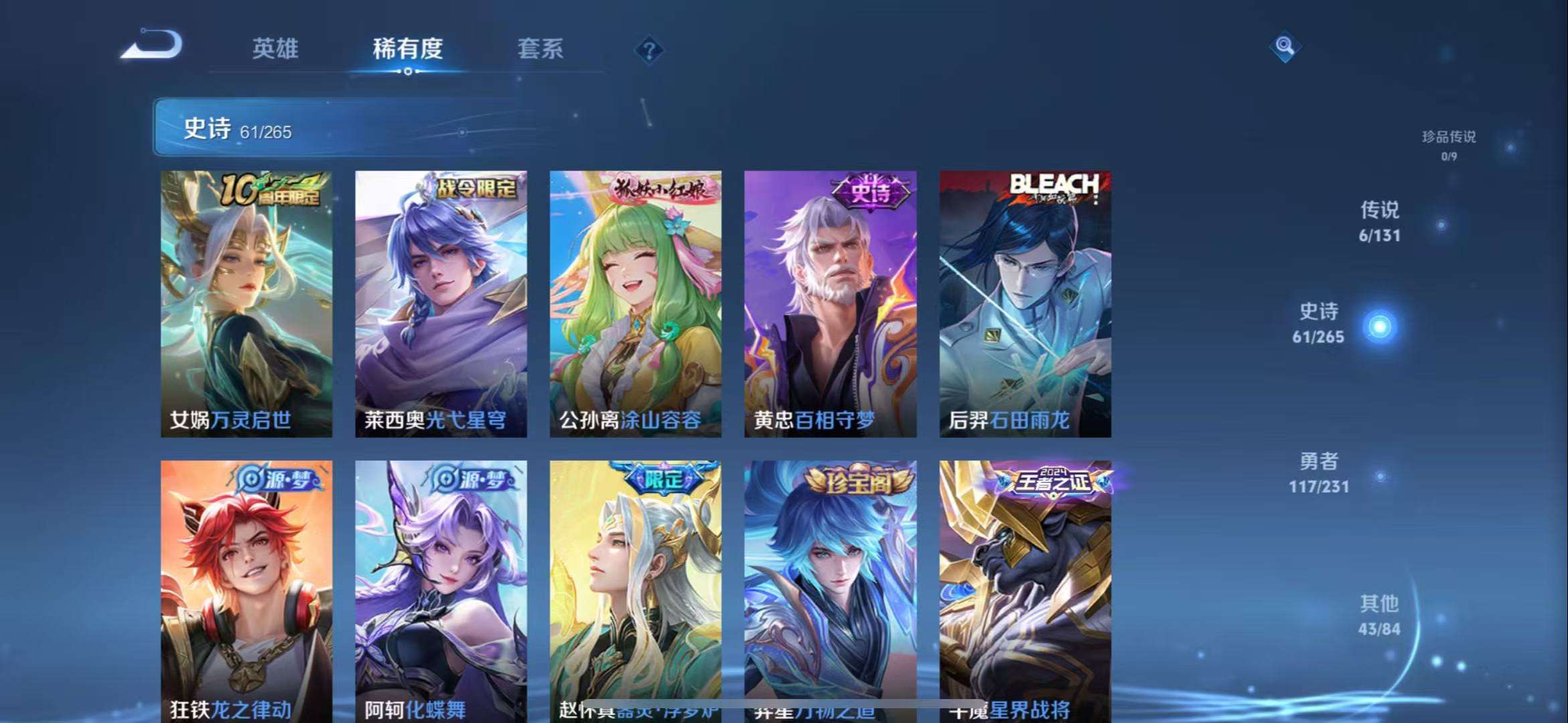Open the search icon at top right

(x=1284, y=48)
